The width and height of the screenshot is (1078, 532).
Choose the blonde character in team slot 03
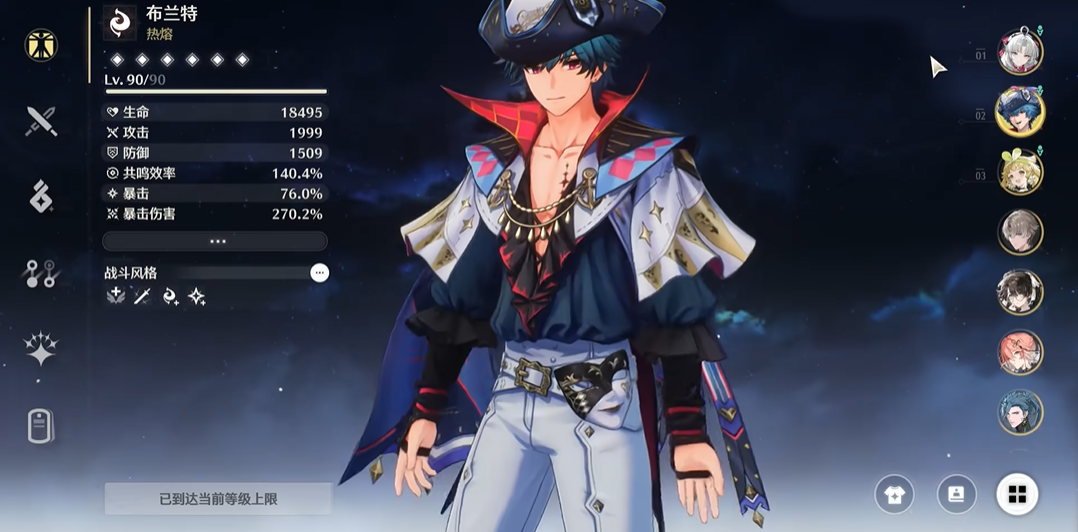pos(1020,172)
